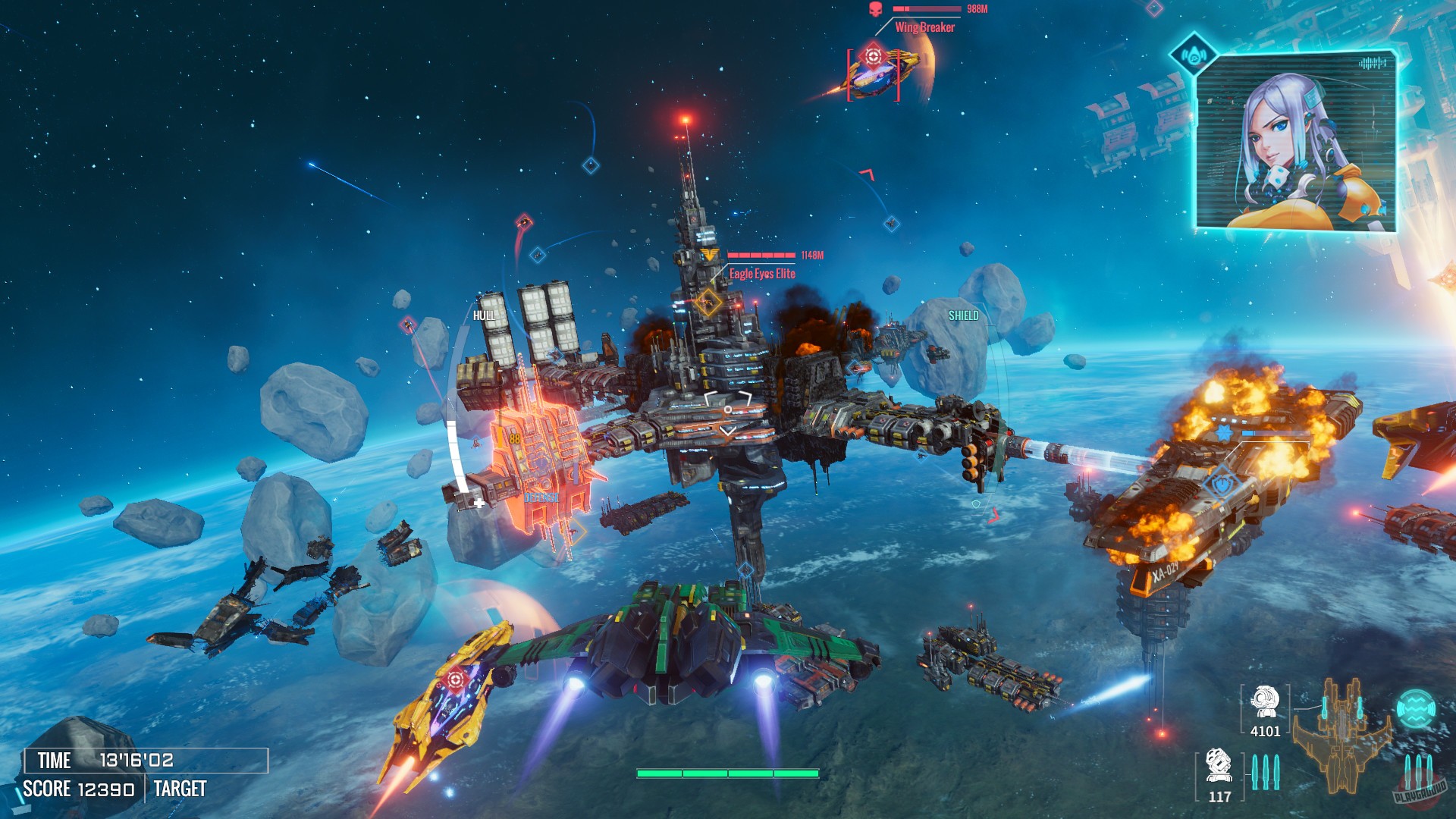Select the Eagle Eyes Elite target marker
This screenshot has height=819, width=1456.
708,302
